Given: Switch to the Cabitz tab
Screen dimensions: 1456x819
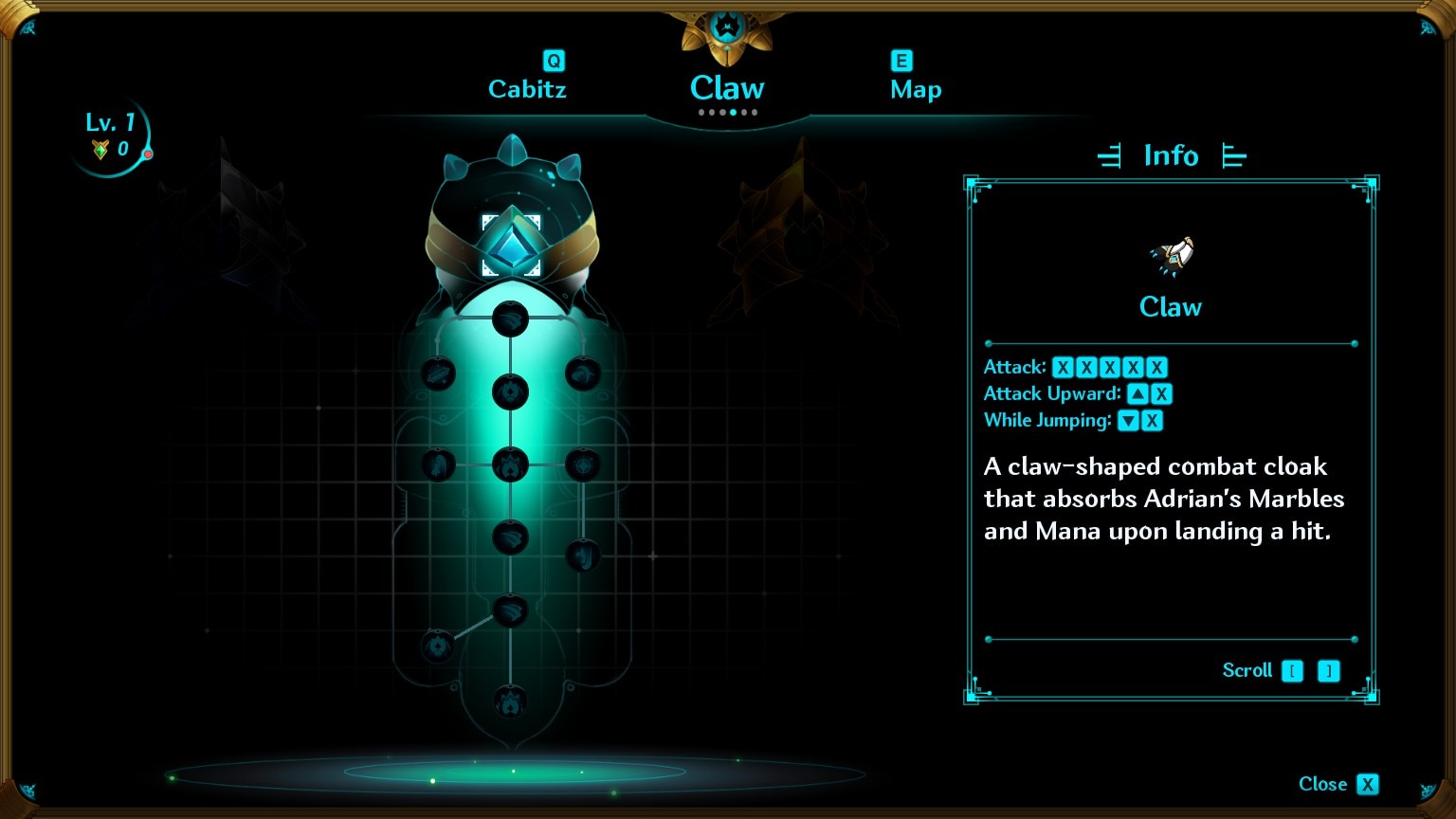Looking at the screenshot, I should (527, 89).
